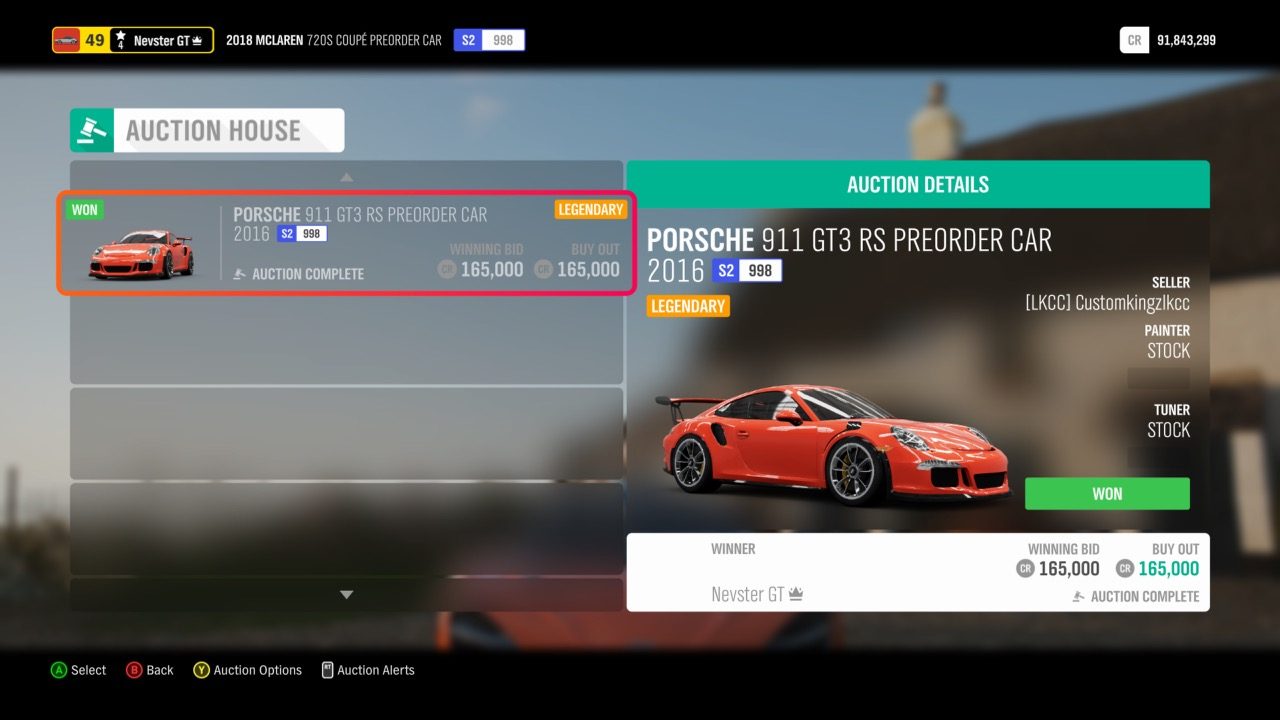Click the green WON status button
The height and width of the screenshot is (720, 1280).
1107,494
